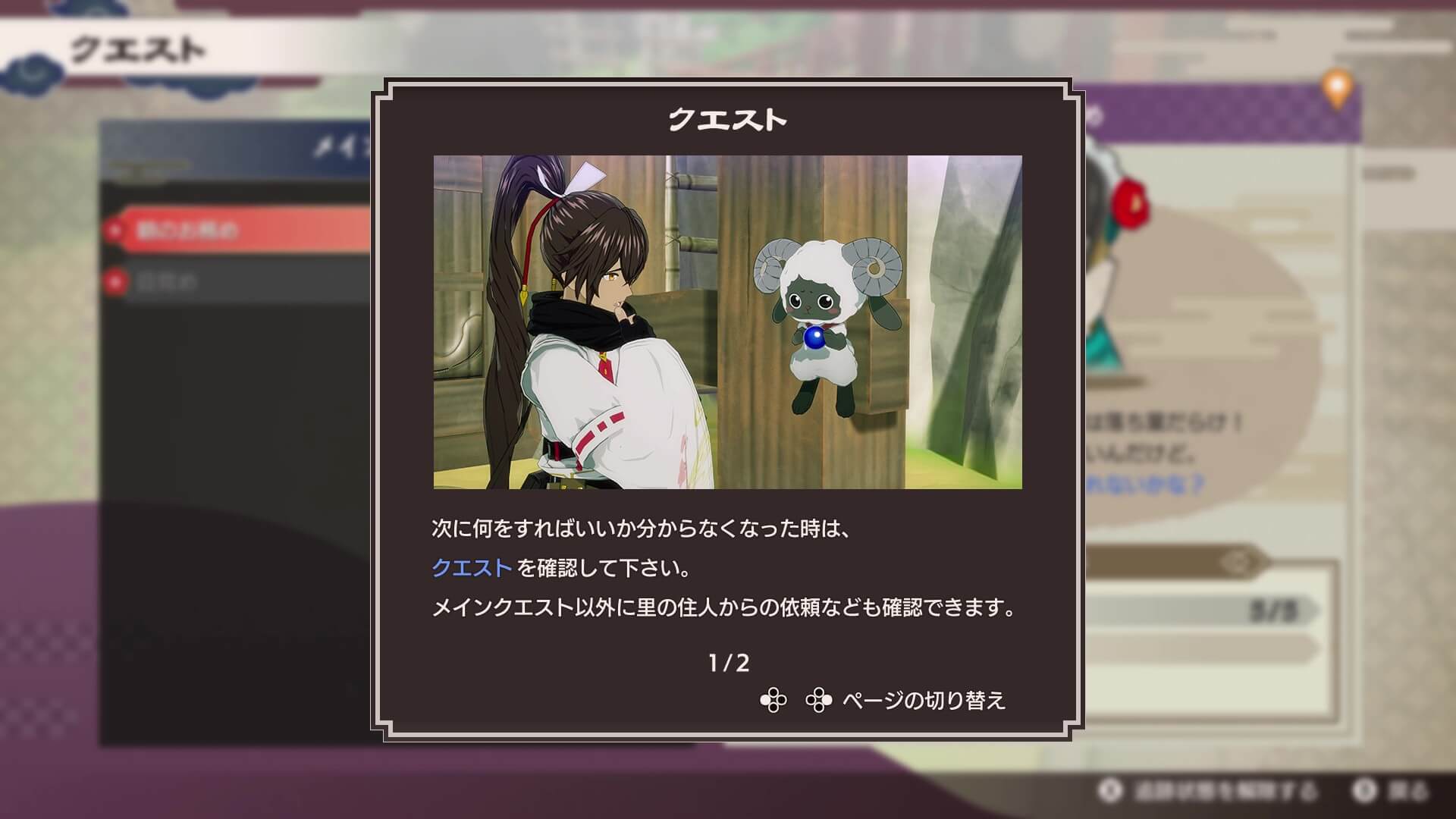Click the 1/2 page indicator
Viewport: 1456px width, 819px height.
point(728,662)
